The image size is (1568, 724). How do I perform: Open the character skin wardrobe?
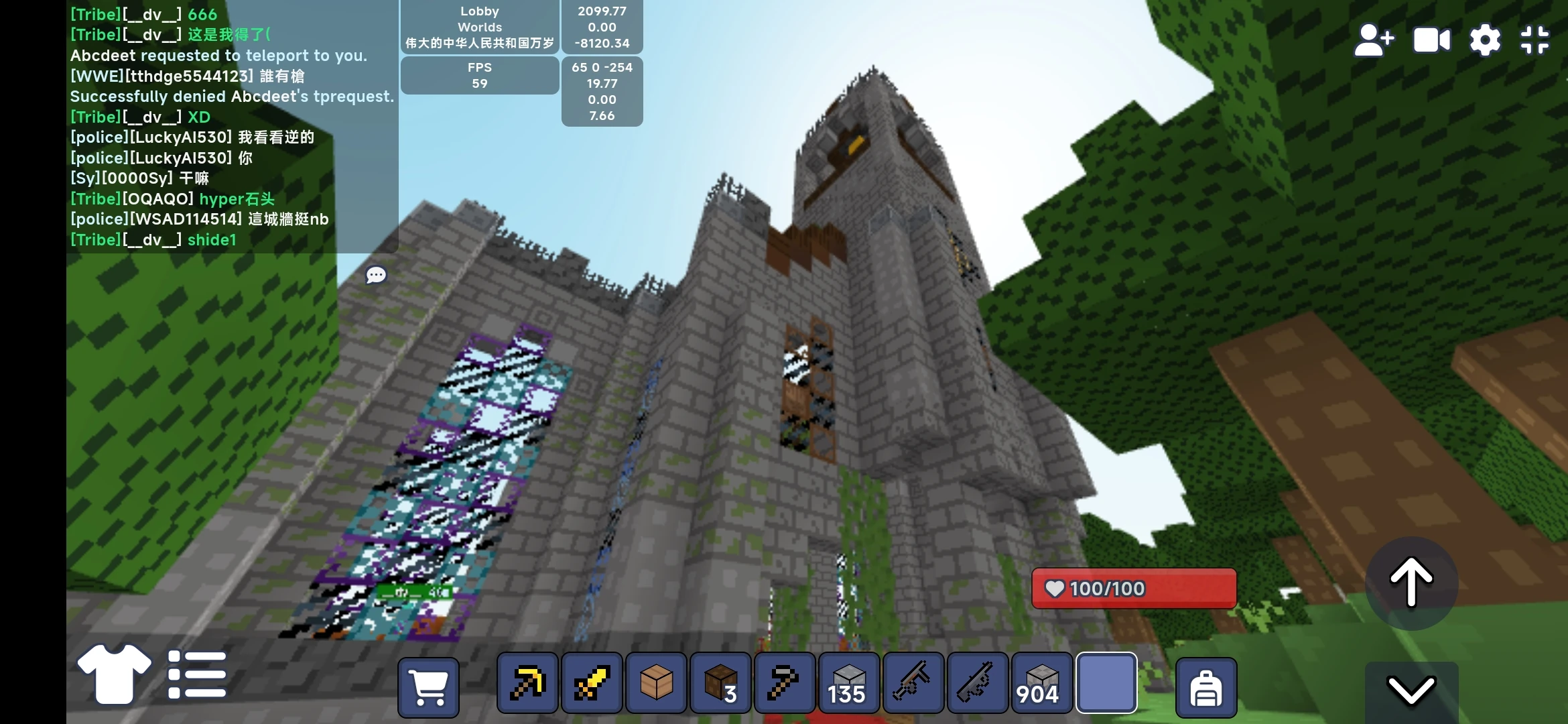pos(113,674)
